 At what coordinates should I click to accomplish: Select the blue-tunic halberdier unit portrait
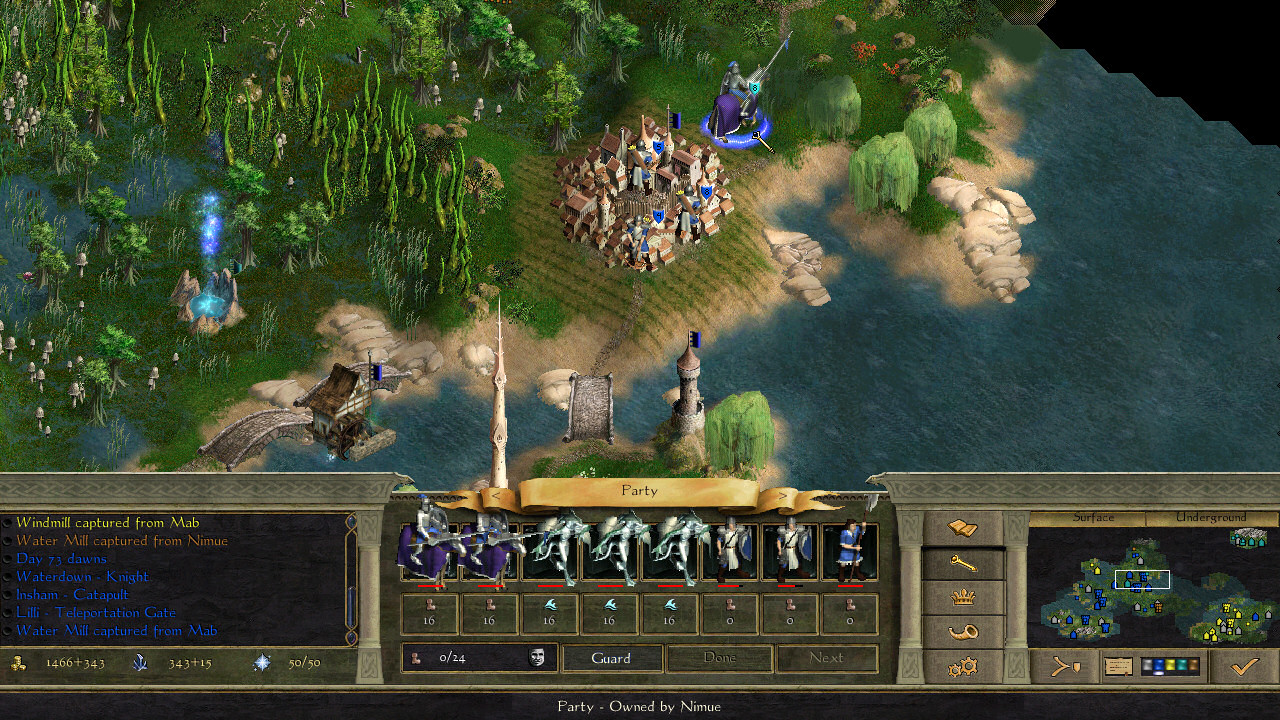click(849, 552)
